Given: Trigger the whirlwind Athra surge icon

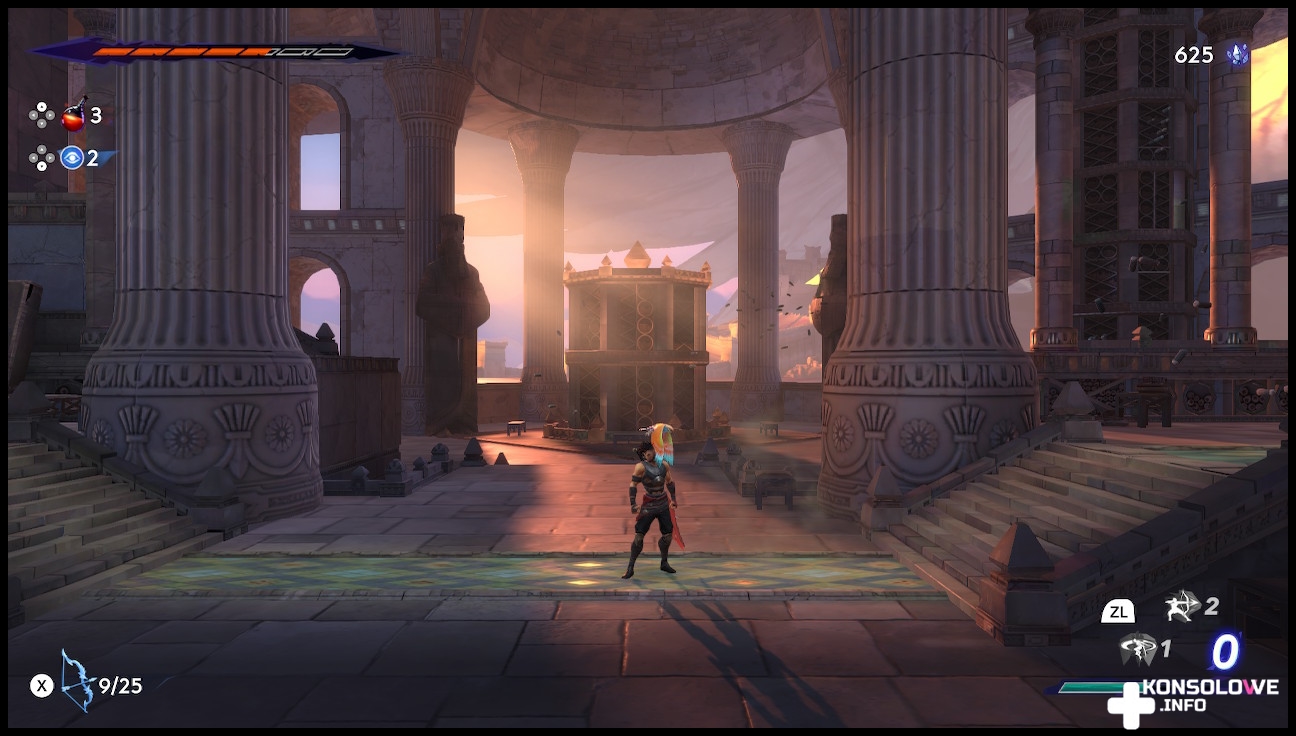Looking at the screenshot, I should click(x=1137, y=649).
